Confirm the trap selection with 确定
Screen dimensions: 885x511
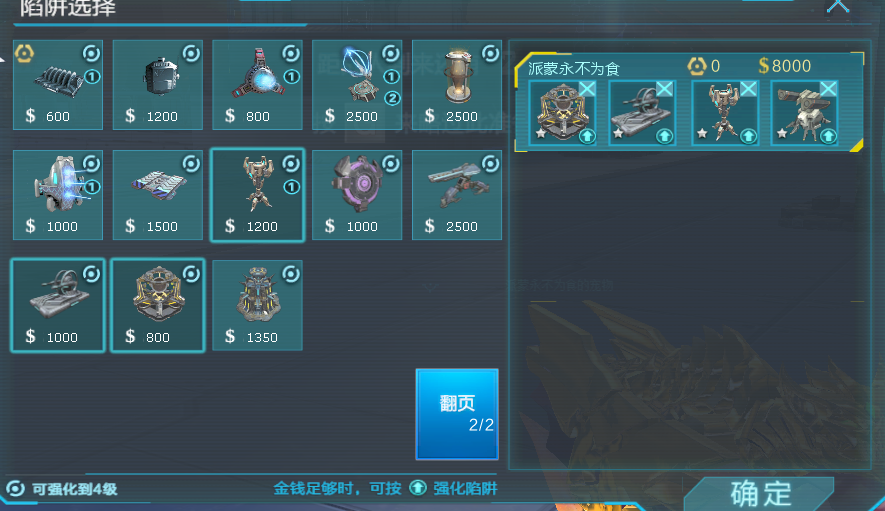[760, 492]
